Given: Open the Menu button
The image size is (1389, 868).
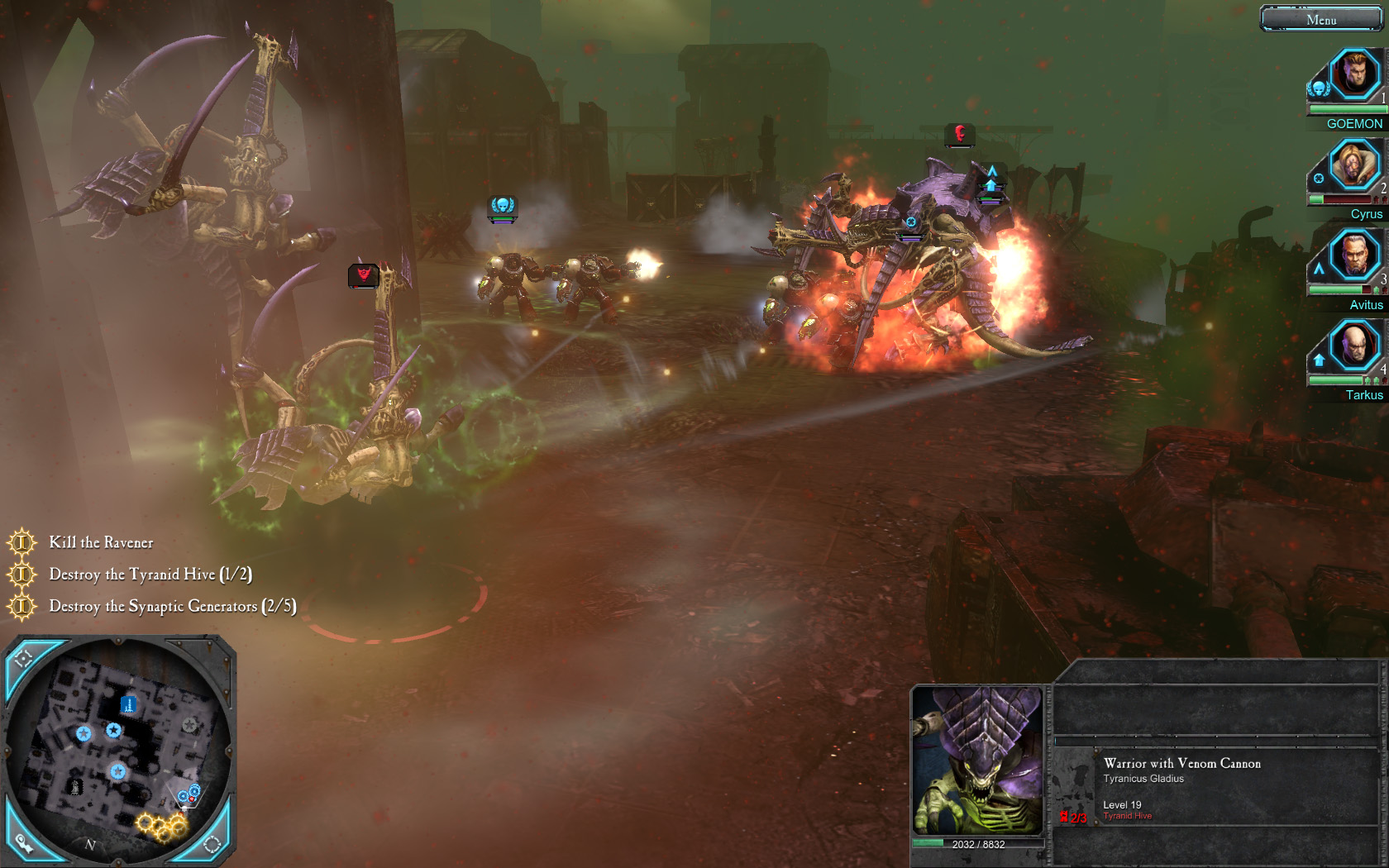Looking at the screenshot, I should click(x=1321, y=19).
